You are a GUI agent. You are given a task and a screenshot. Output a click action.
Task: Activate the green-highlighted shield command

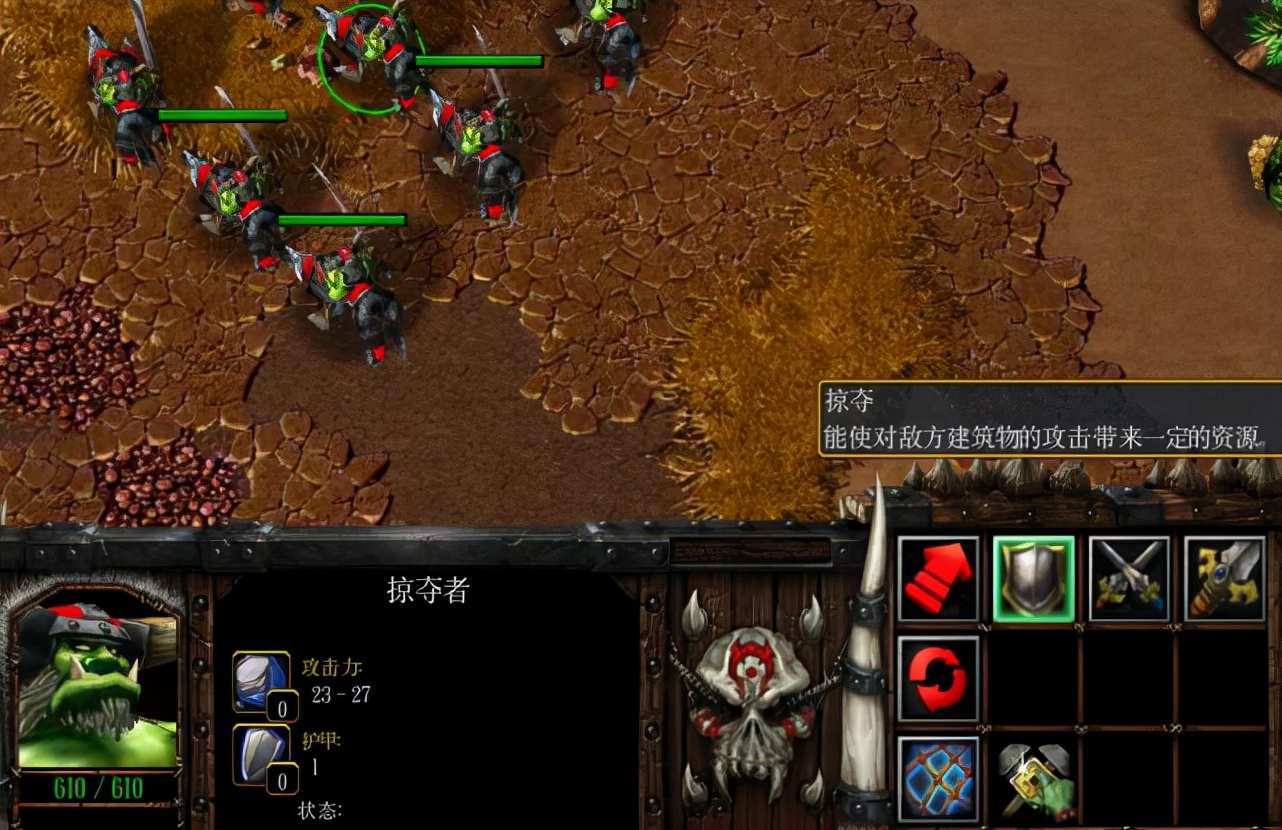[x=1033, y=577]
